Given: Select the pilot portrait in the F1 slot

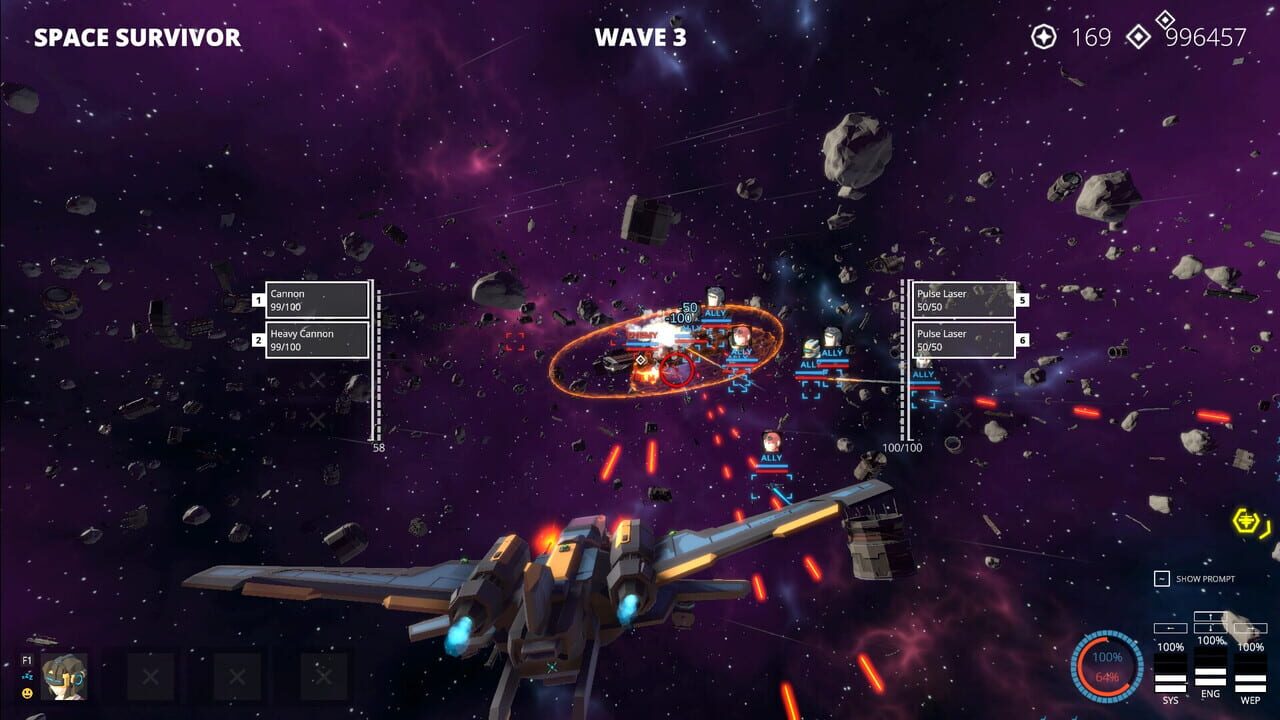Looking at the screenshot, I should (x=64, y=677).
